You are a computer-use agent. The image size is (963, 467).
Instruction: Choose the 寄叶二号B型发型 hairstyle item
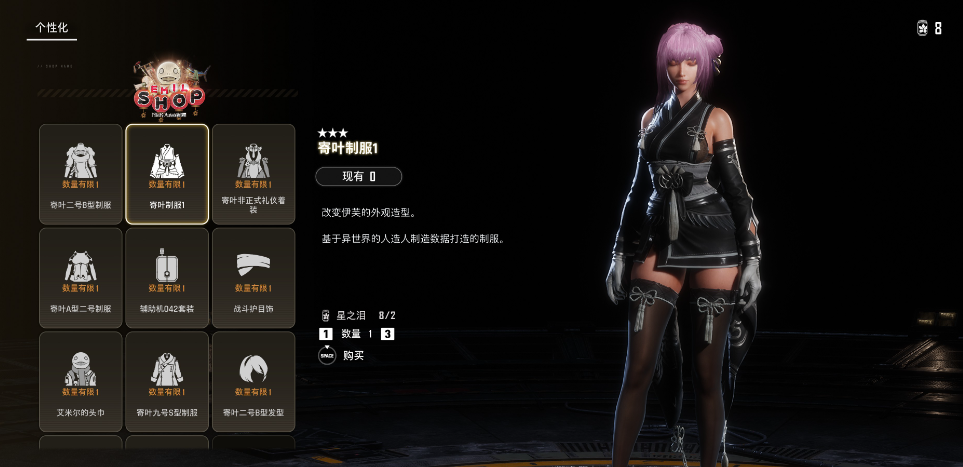pyautogui.click(x=253, y=381)
